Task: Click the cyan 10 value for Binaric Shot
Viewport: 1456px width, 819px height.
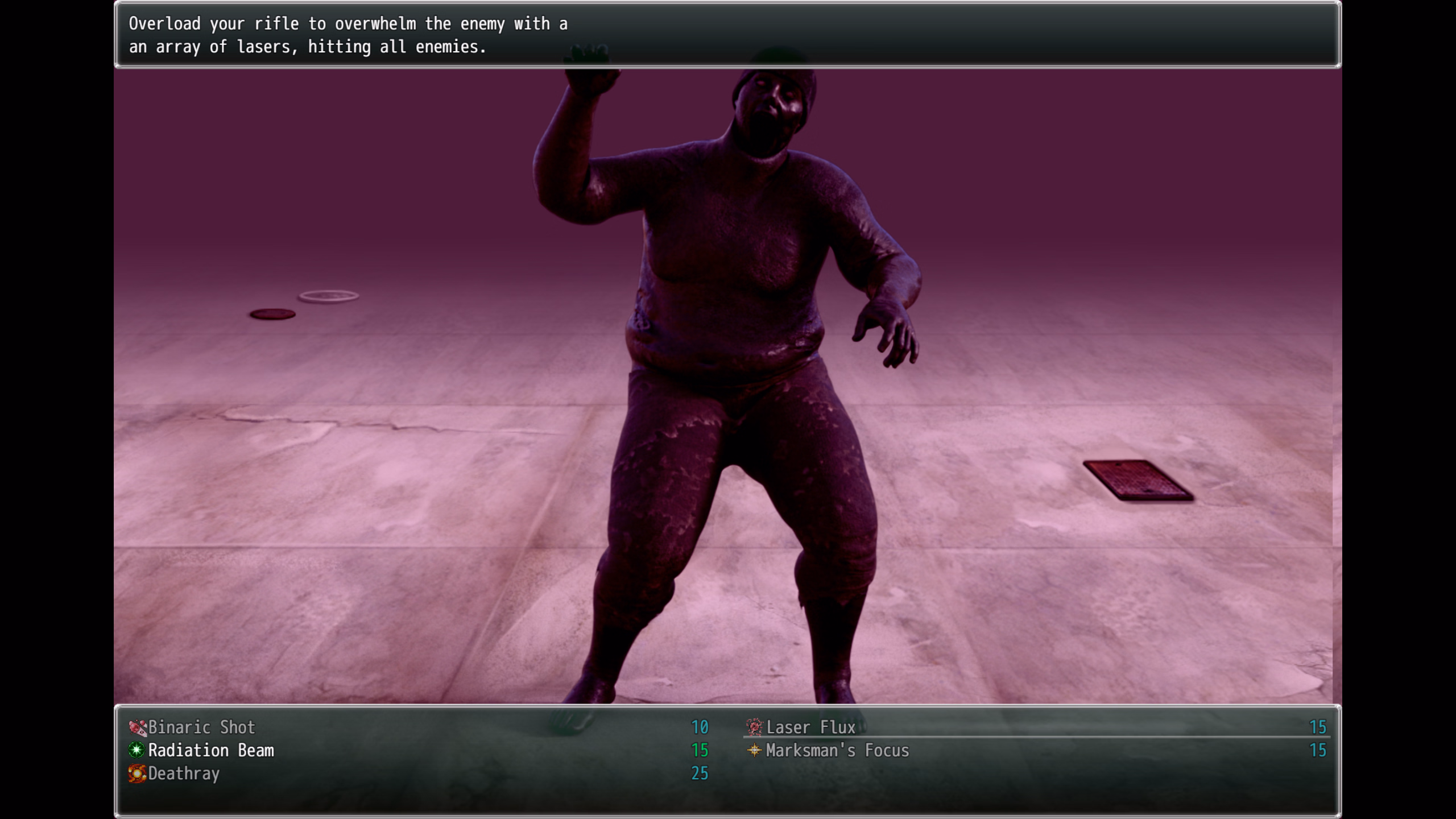Action: [x=700, y=727]
